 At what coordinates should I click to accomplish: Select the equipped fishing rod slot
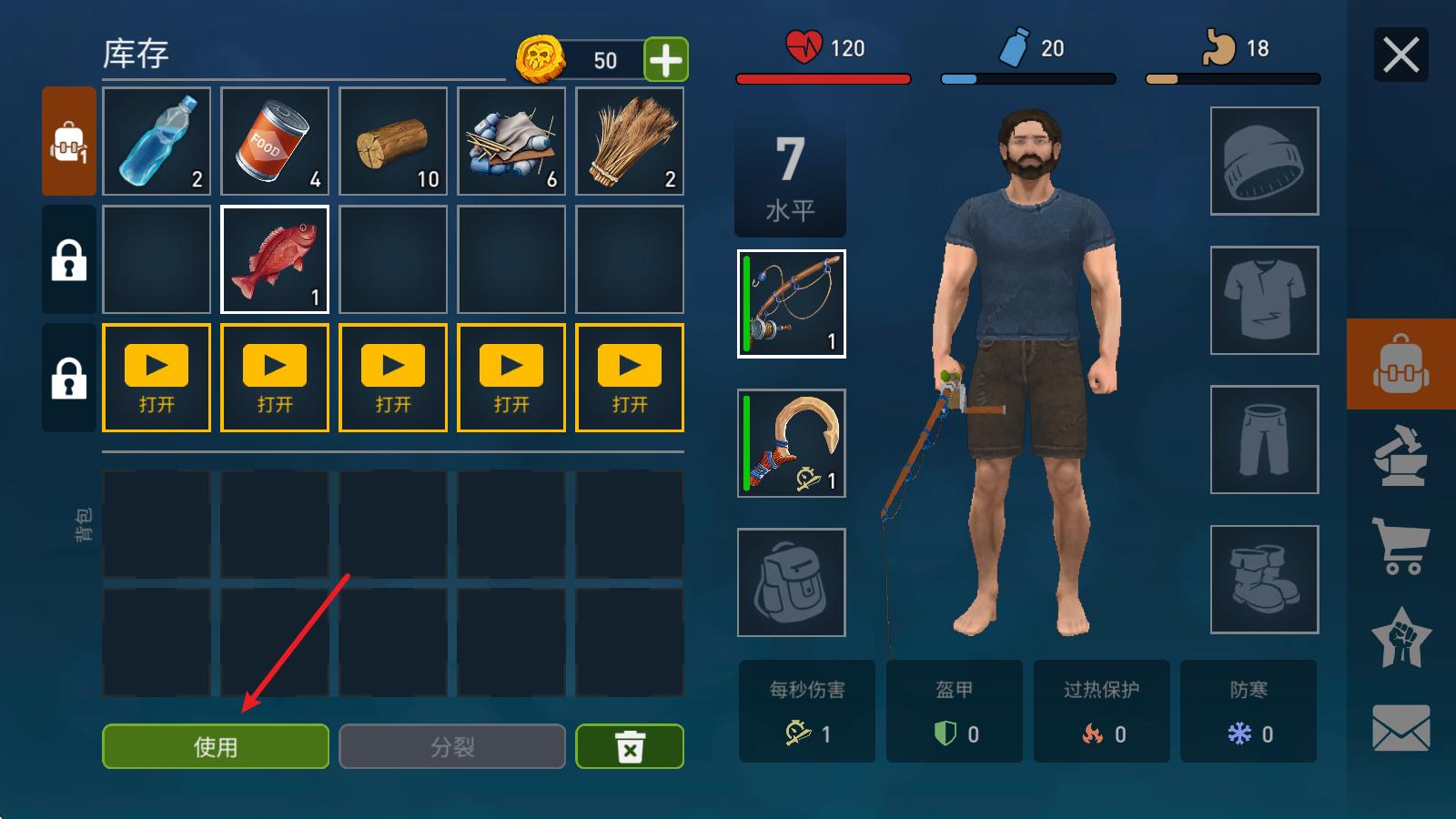click(792, 304)
